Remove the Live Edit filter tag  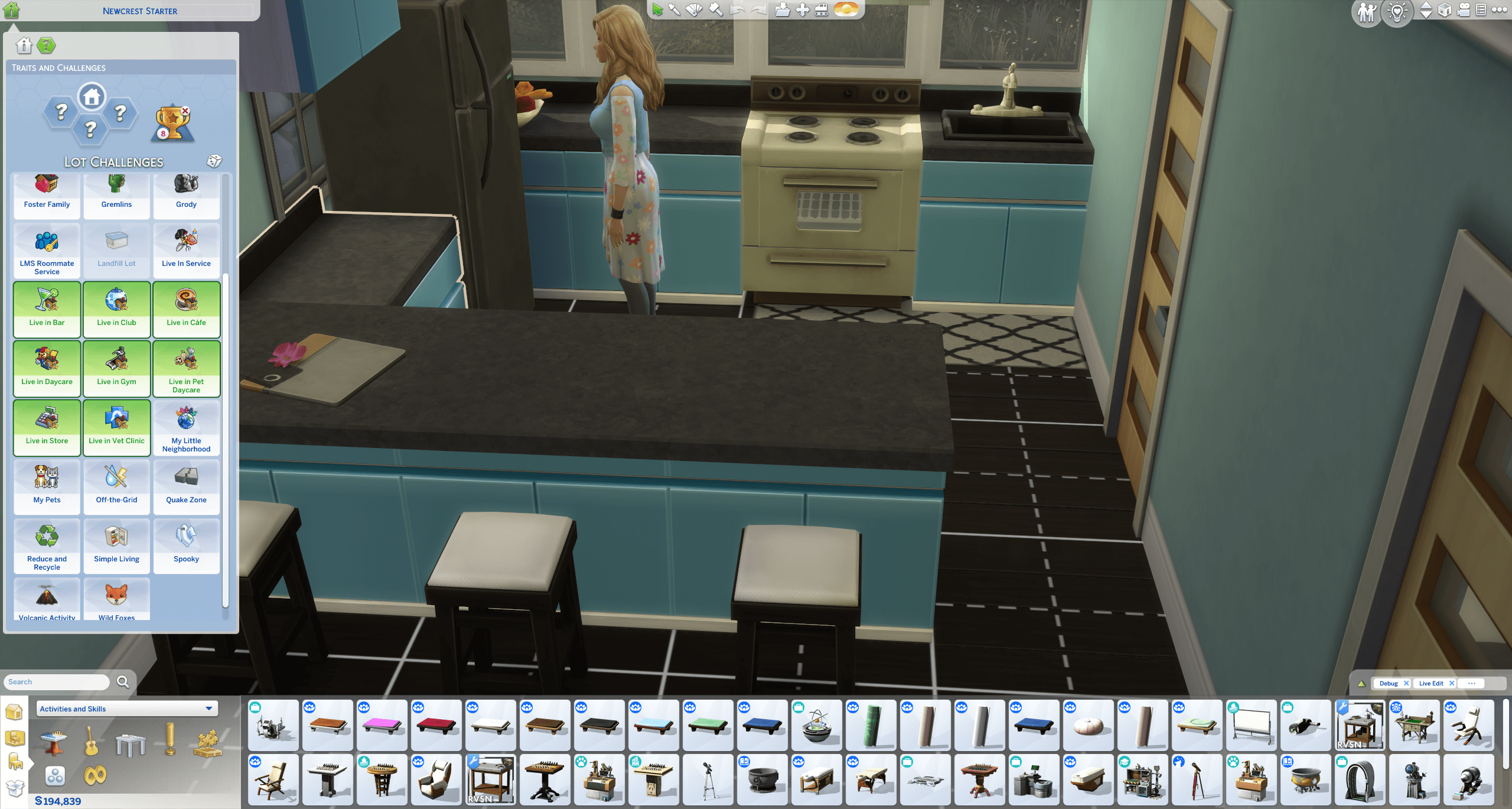1452,683
